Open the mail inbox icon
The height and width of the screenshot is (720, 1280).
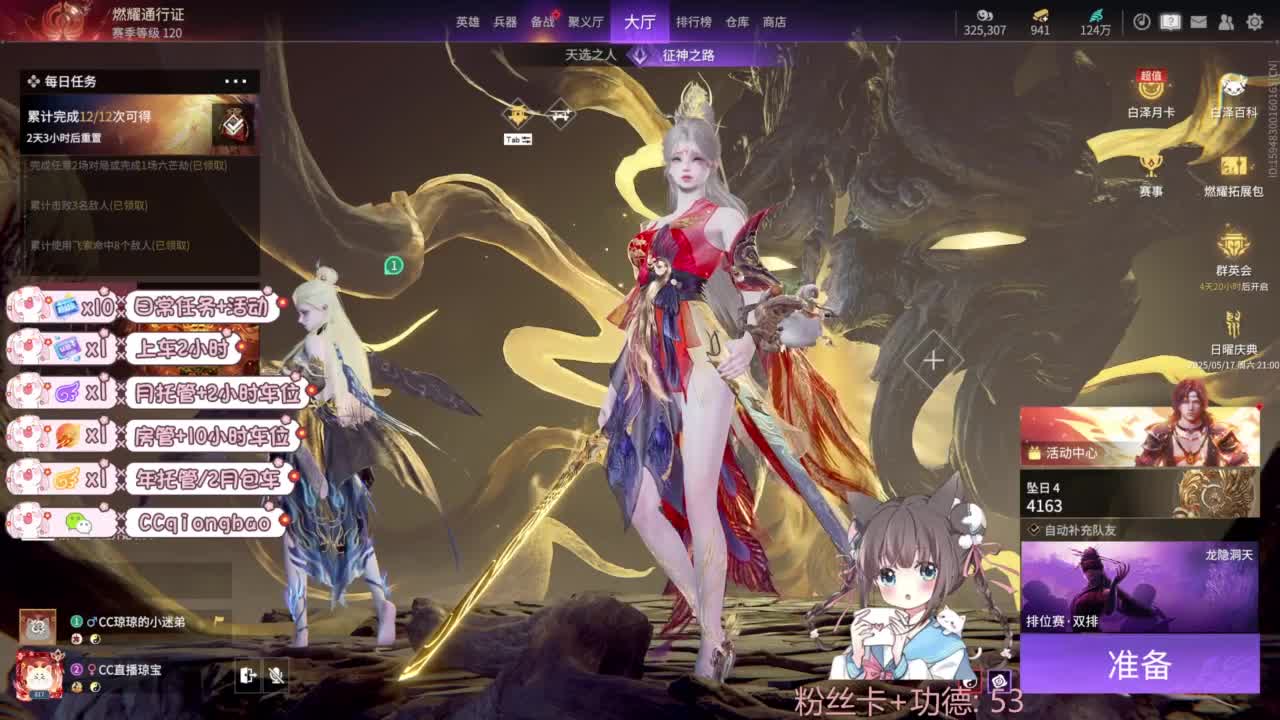(x=1199, y=21)
